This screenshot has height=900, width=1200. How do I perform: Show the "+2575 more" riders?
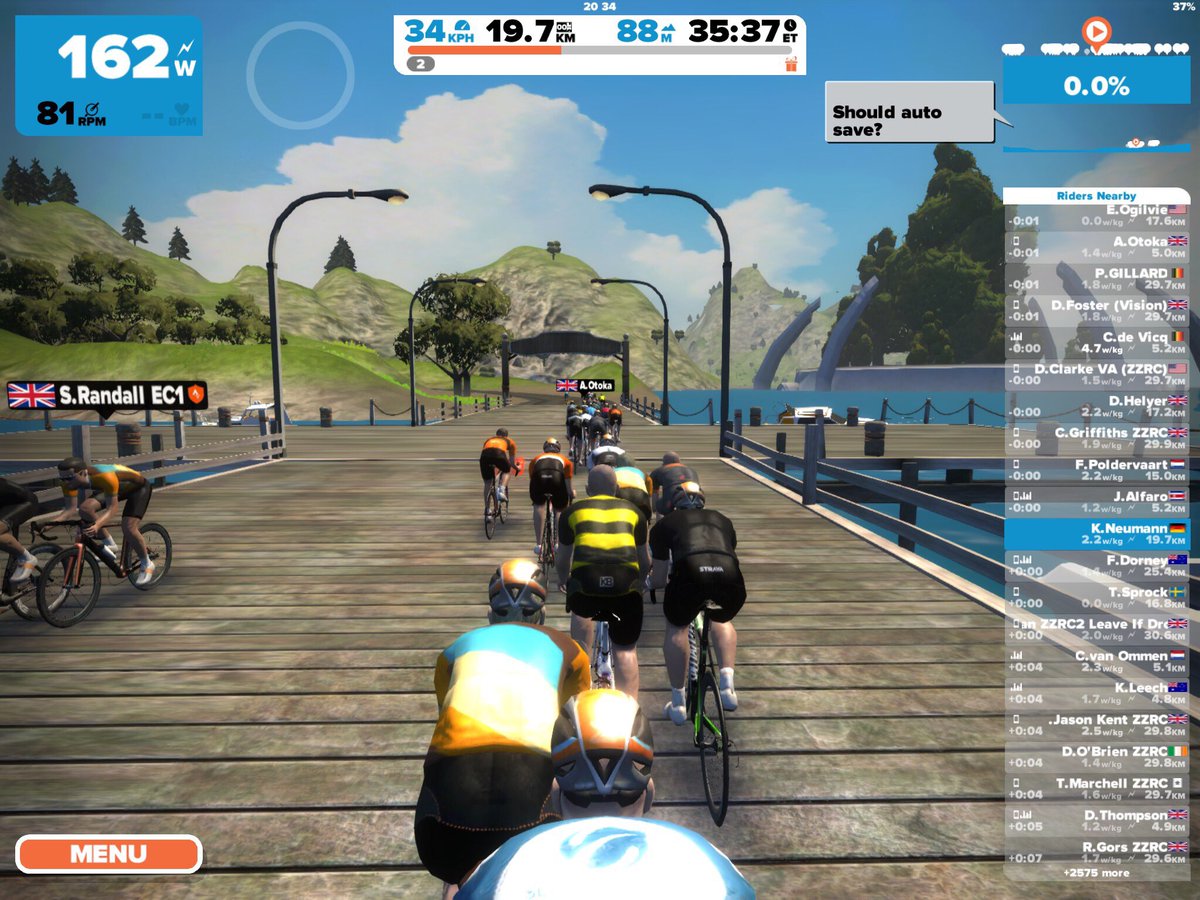pos(1096,873)
